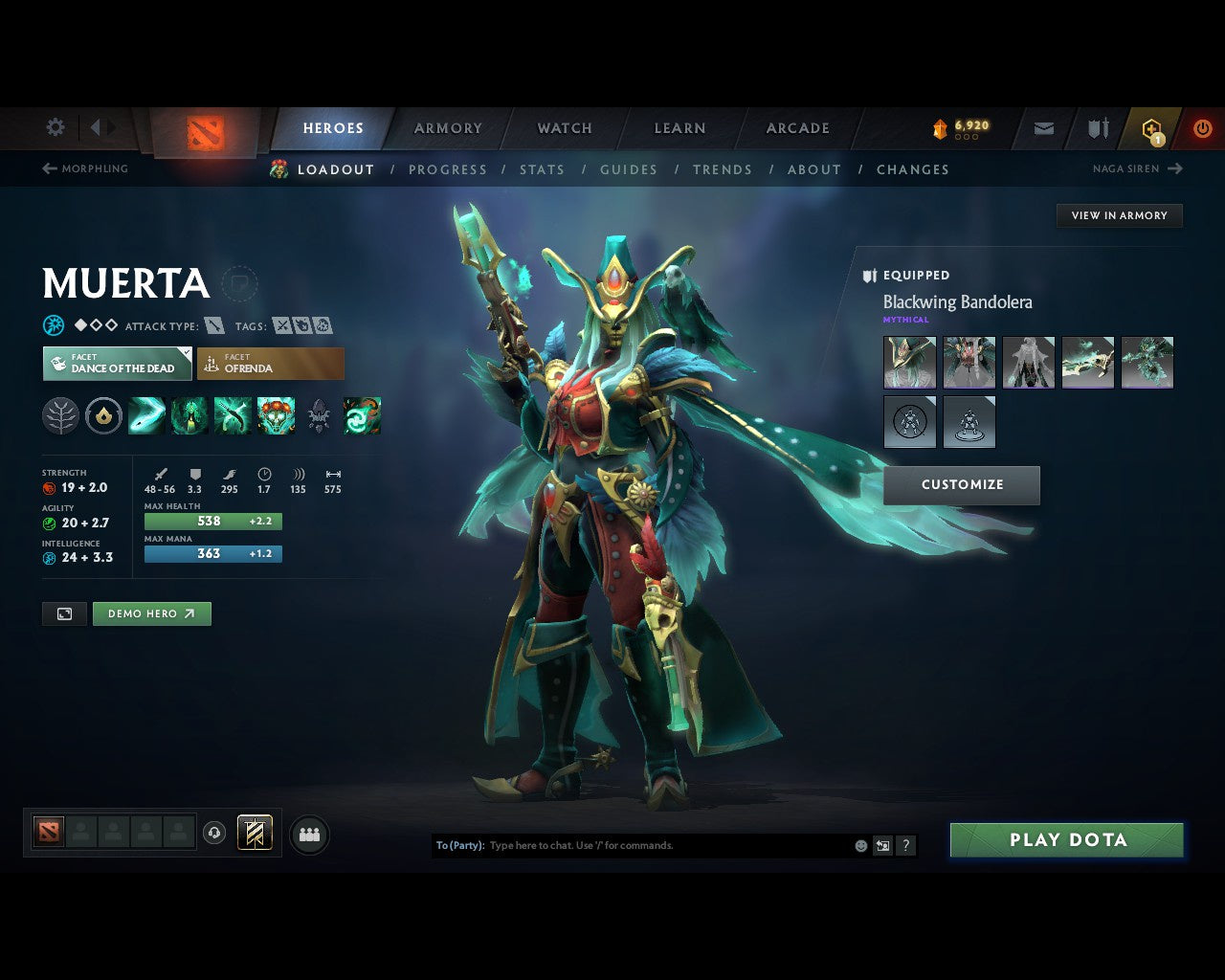This screenshot has height=980, width=1225.
Task: Open the mail inbox icon
Action: coord(1042,127)
